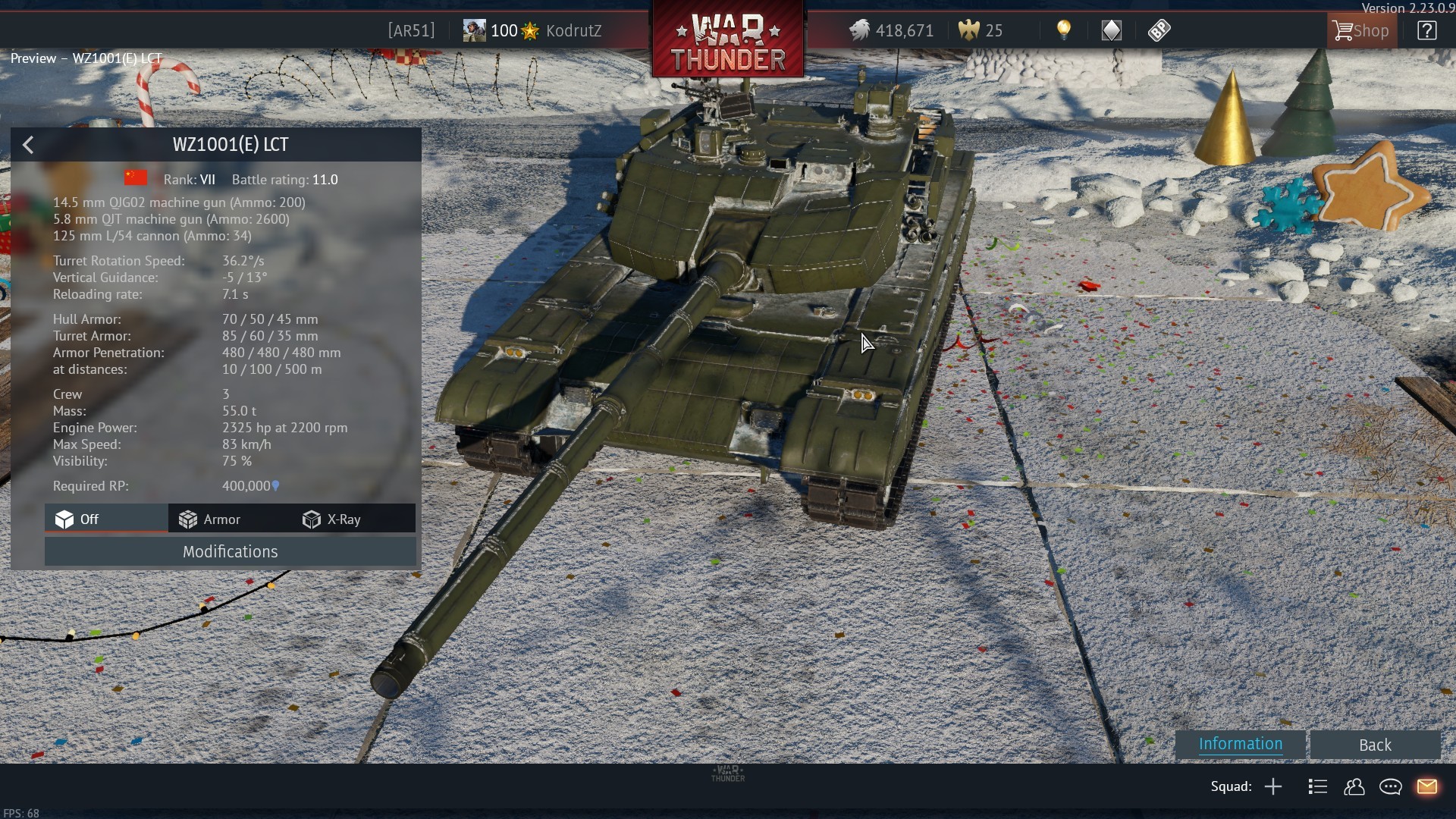Add a player to your squad
The width and height of the screenshot is (1456, 819).
[1272, 786]
